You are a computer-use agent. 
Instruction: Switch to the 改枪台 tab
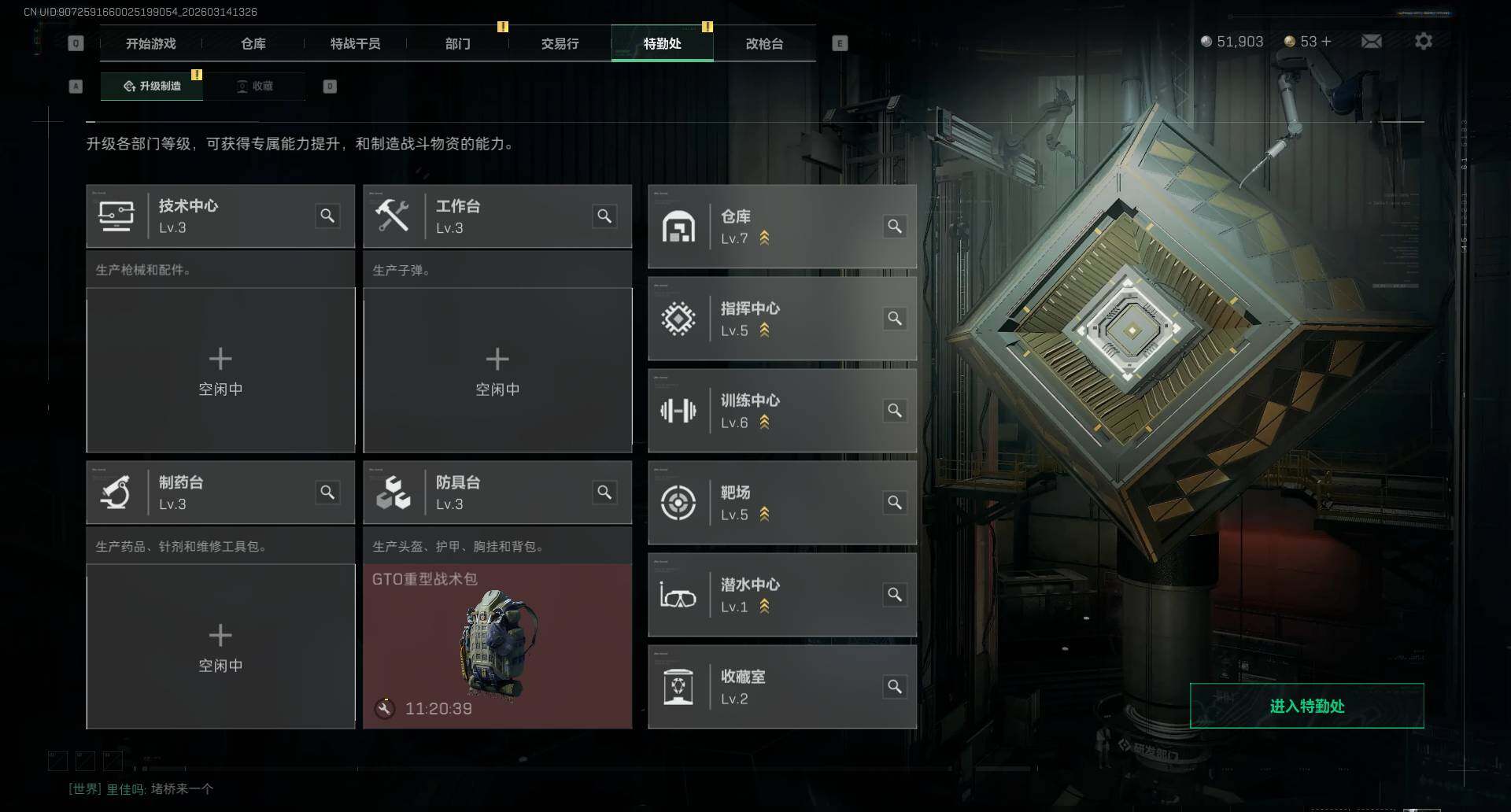(764, 44)
